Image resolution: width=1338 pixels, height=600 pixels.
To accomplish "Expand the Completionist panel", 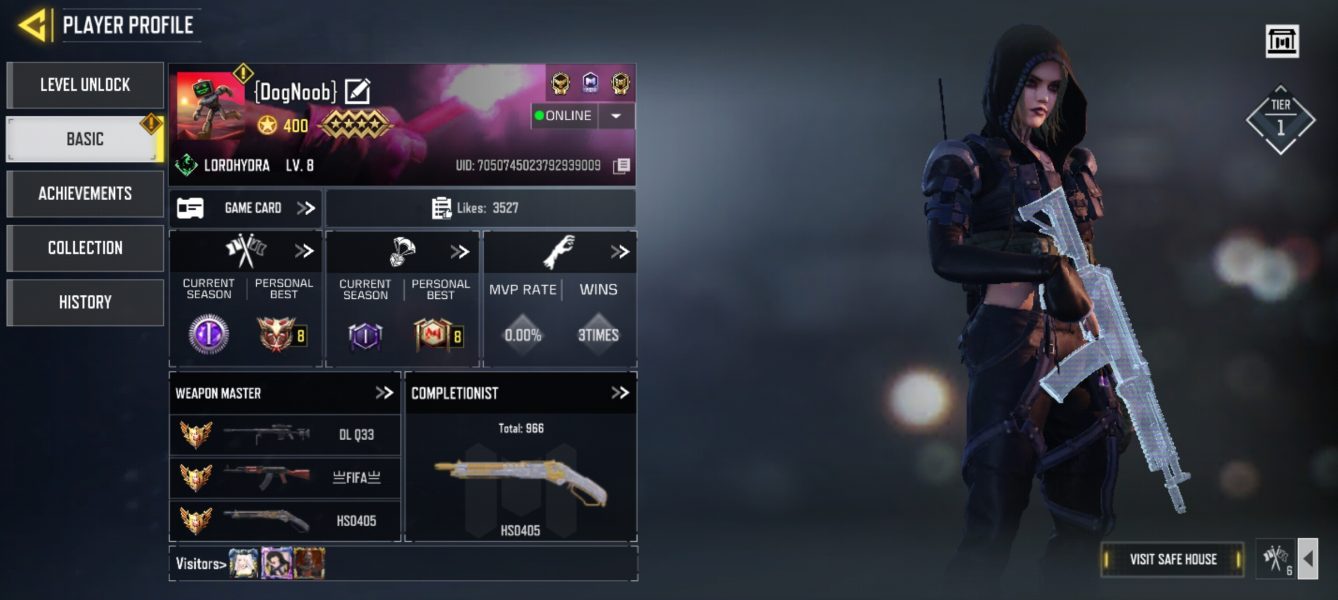I will [620, 393].
